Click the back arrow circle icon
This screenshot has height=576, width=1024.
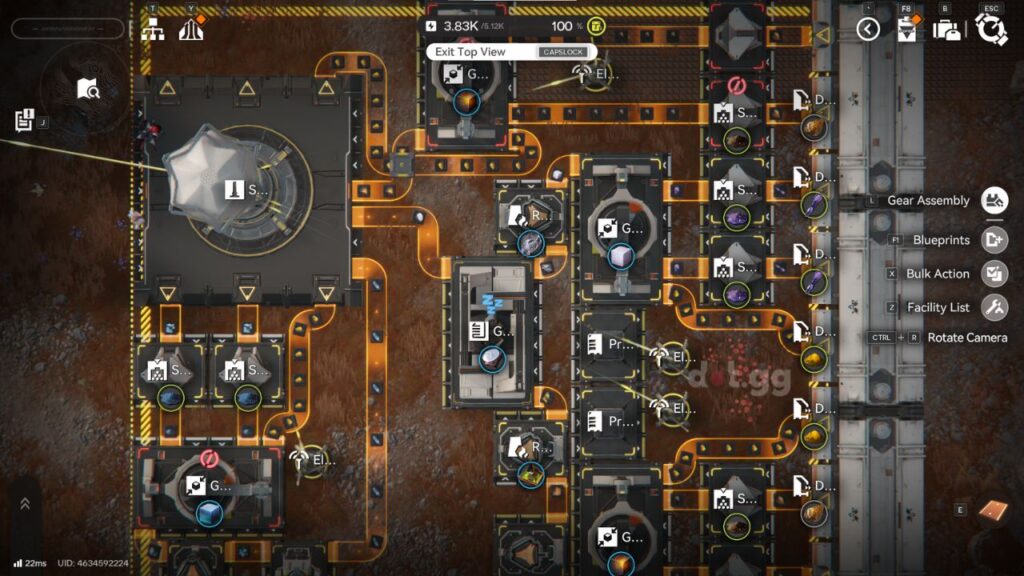(868, 29)
